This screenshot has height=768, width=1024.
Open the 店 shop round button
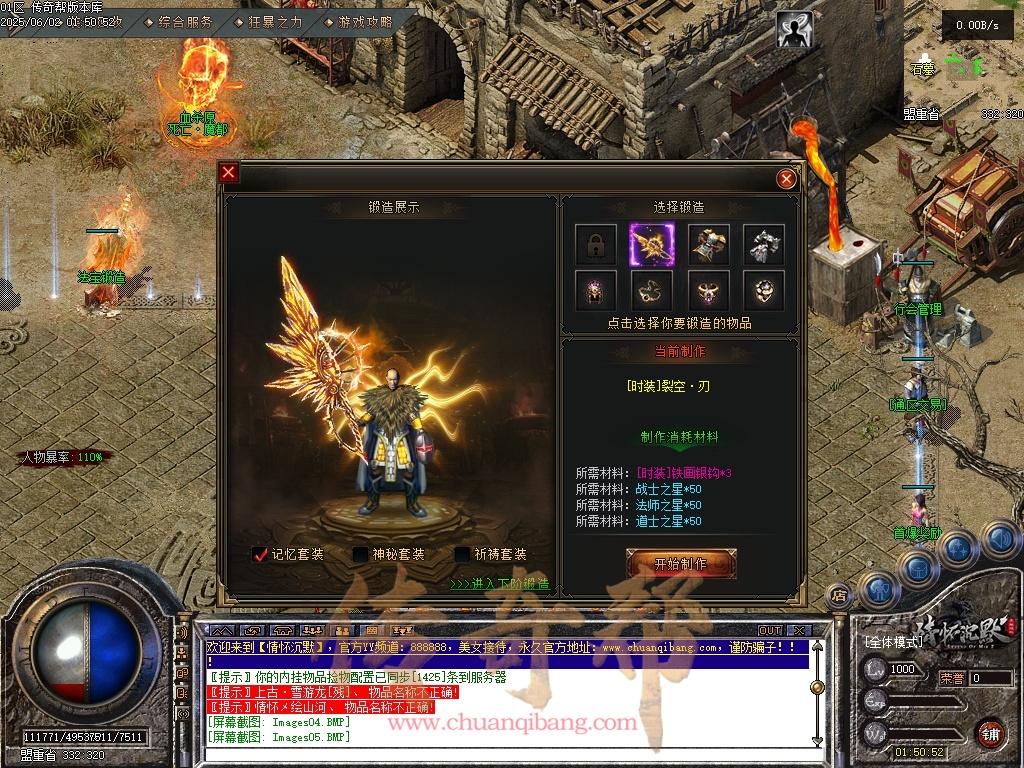pyautogui.click(x=839, y=596)
